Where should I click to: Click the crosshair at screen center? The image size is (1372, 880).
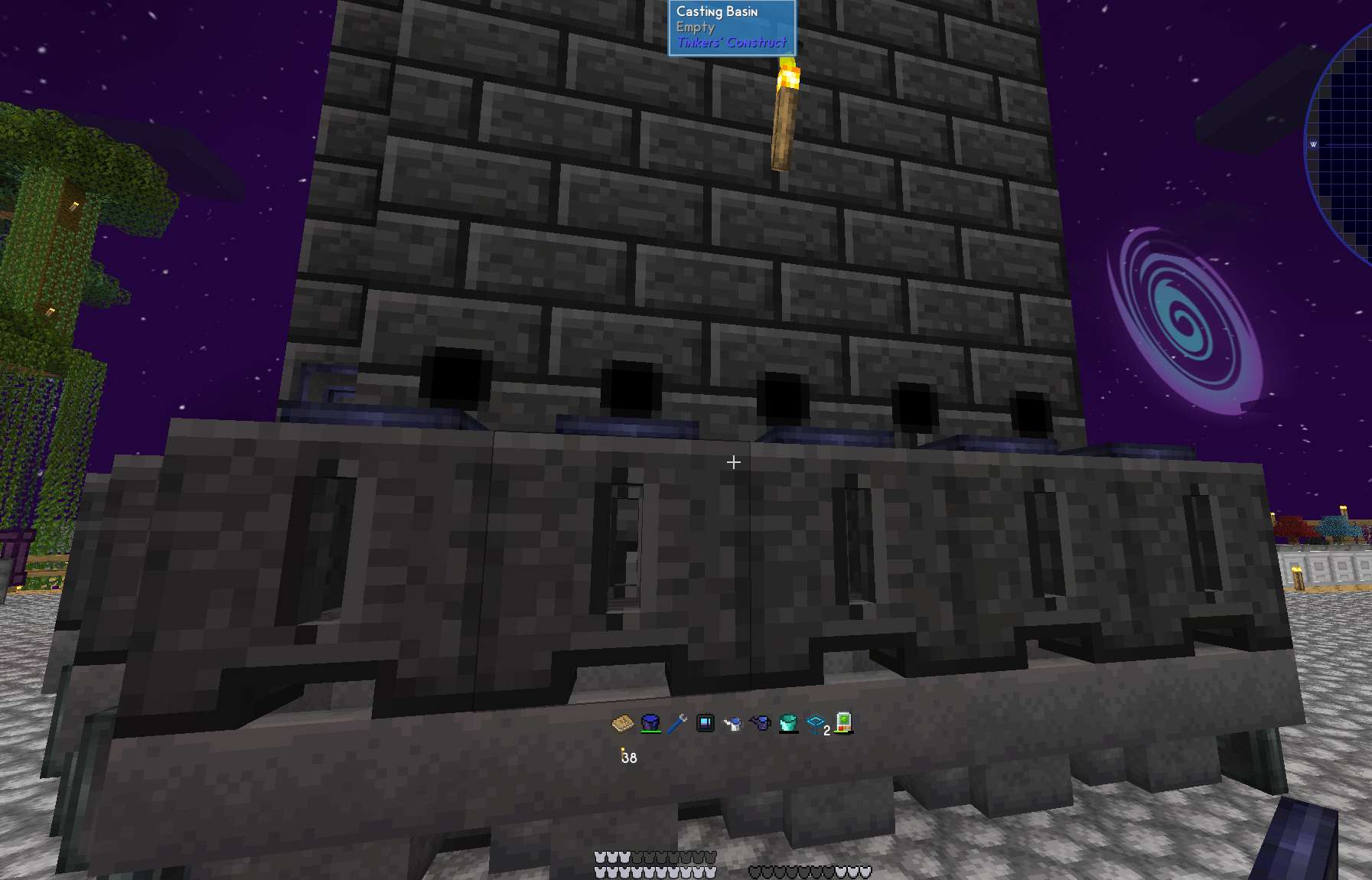[733, 462]
